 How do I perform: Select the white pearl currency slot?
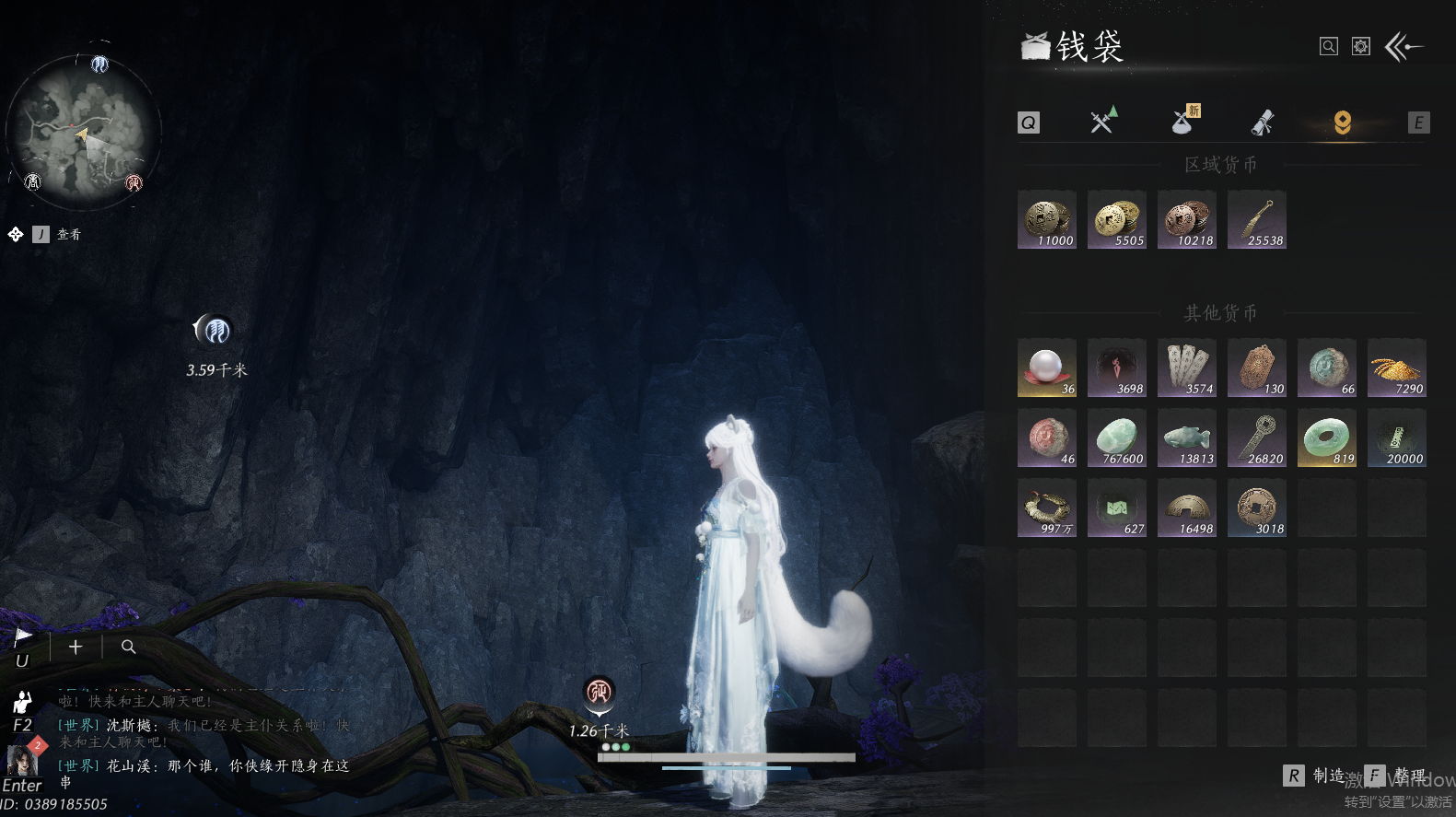(x=1047, y=368)
